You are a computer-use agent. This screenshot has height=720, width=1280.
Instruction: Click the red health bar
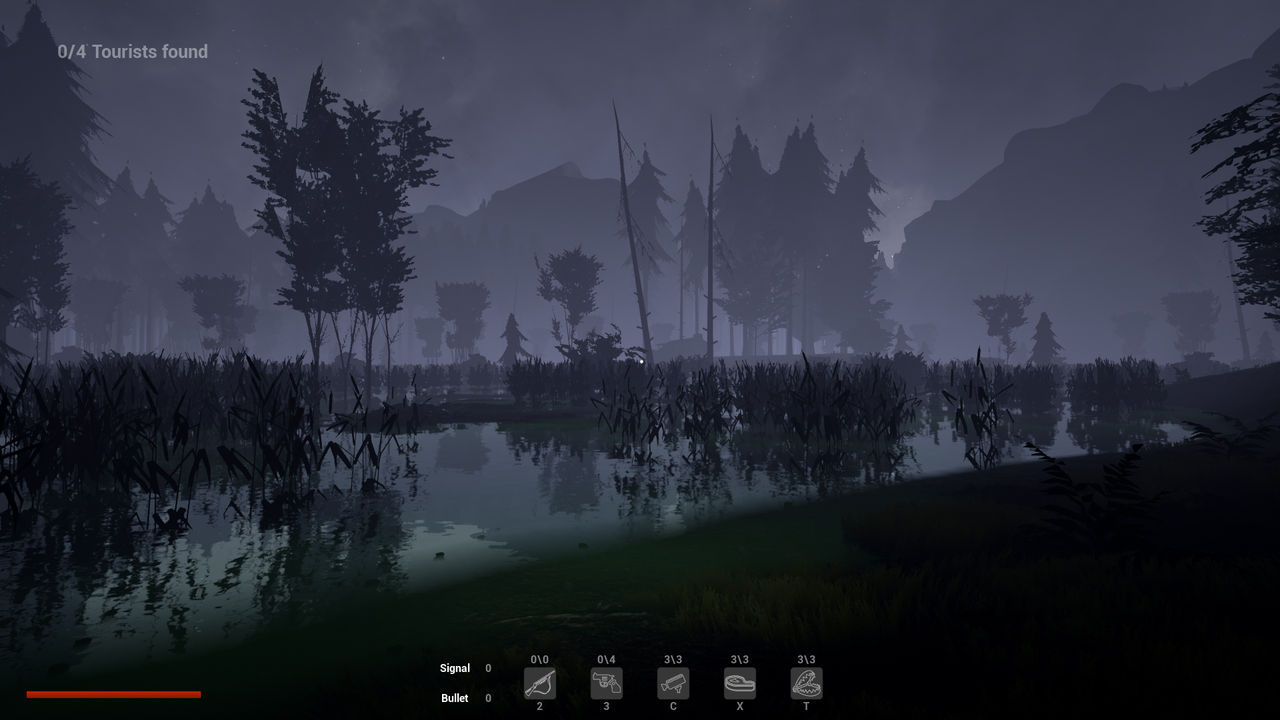[x=114, y=693]
